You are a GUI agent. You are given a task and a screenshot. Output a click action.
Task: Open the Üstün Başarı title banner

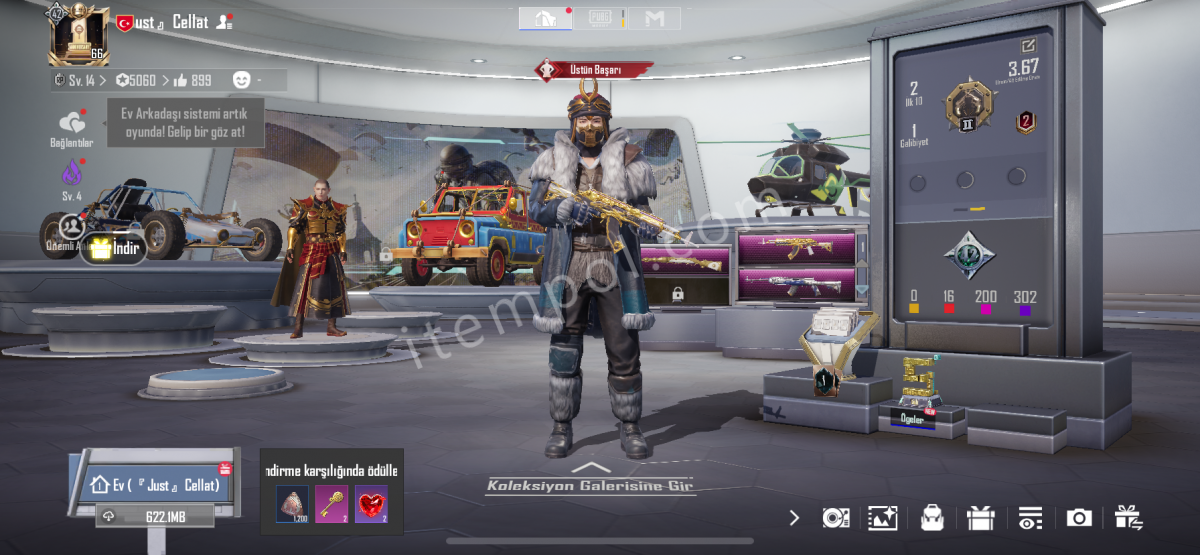point(594,70)
